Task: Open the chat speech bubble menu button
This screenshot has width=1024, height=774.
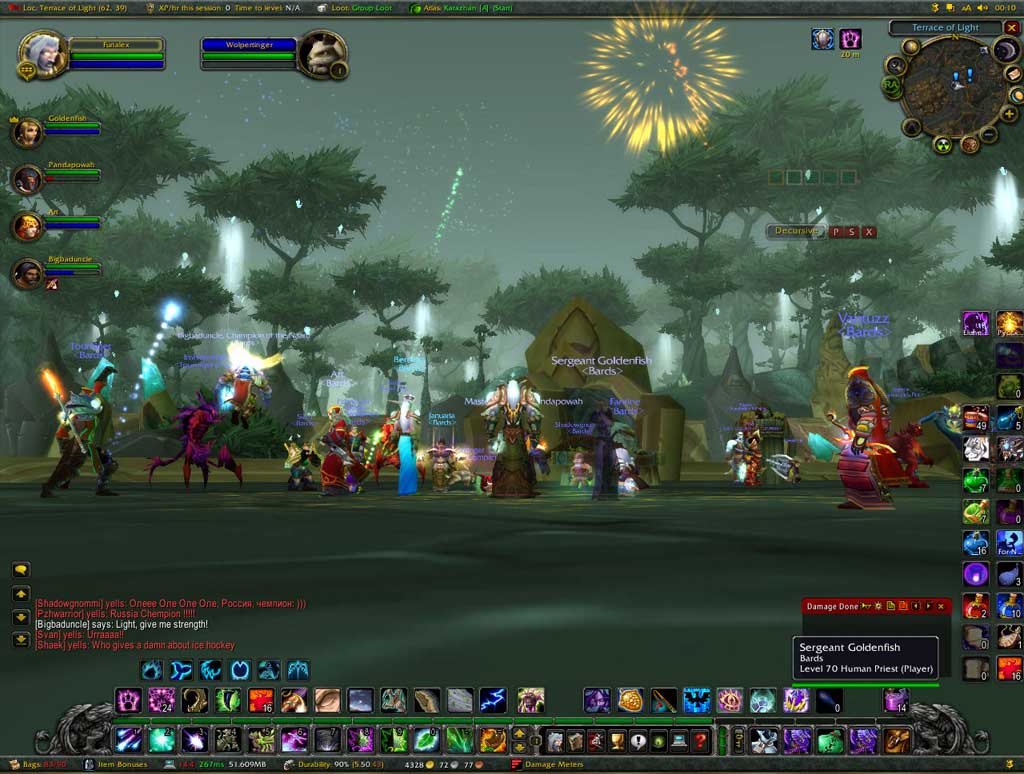Action: point(21,570)
